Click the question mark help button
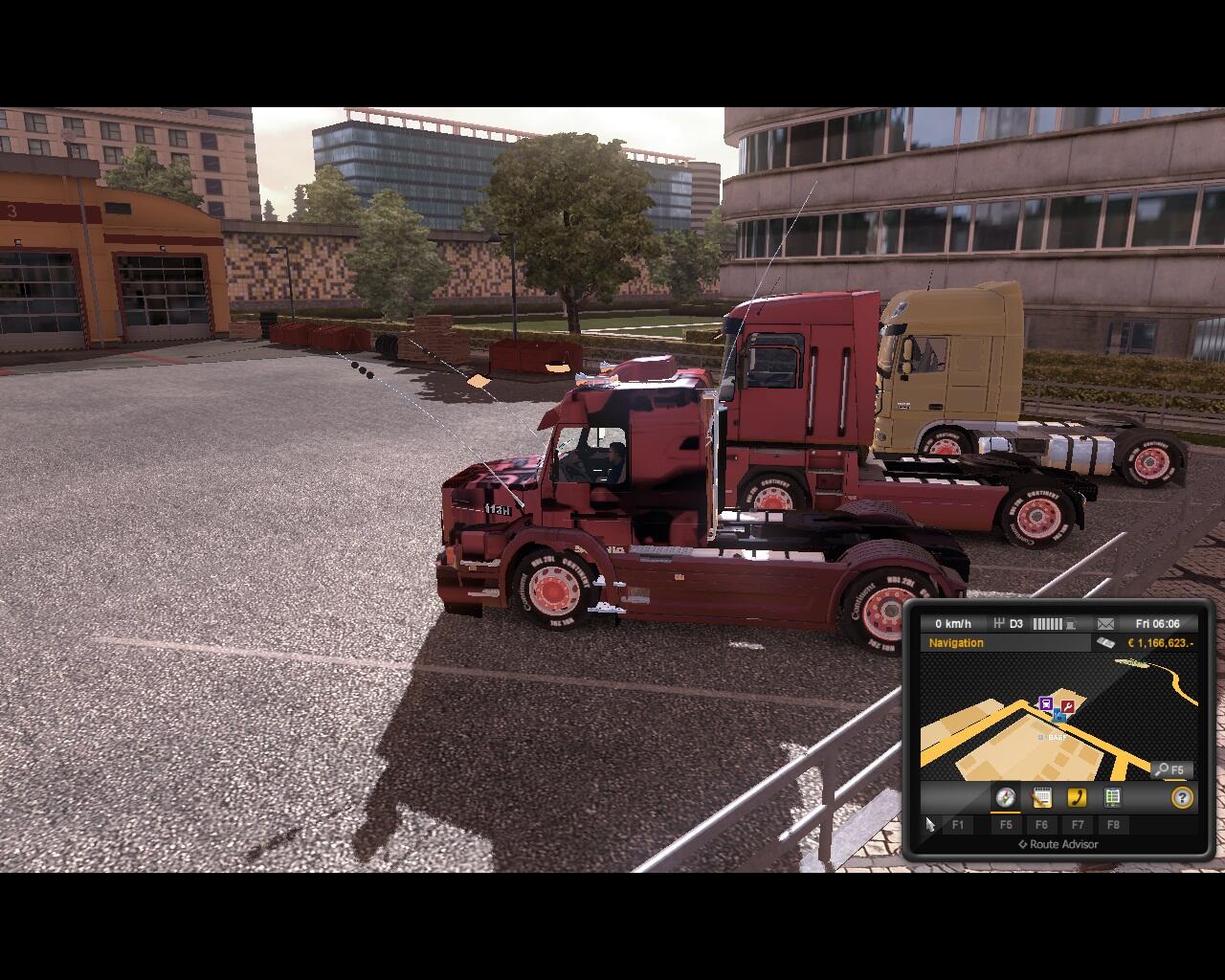The image size is (1225, 980). 1182,797
